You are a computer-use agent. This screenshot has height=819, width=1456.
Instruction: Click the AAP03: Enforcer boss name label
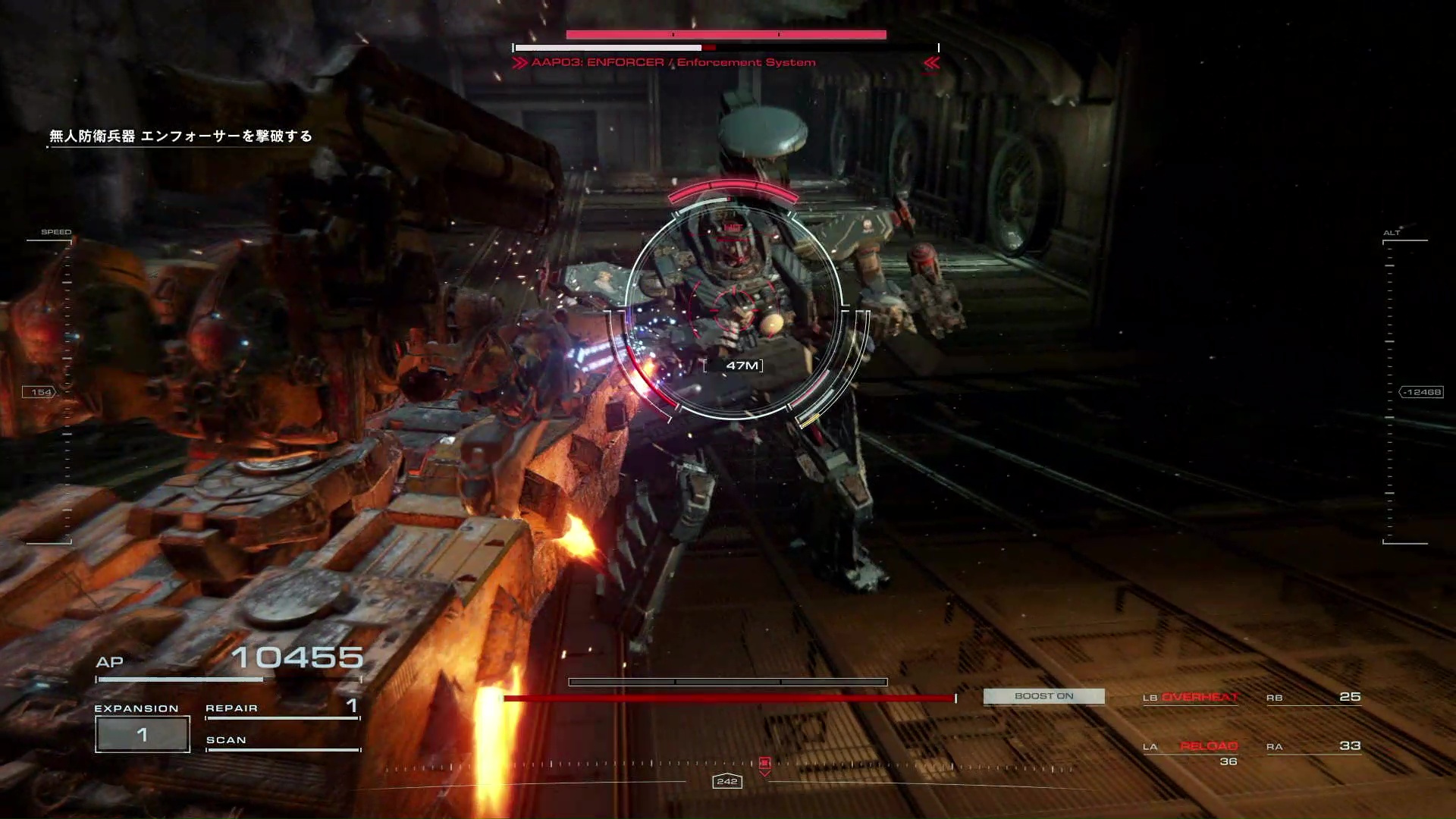pyautogui.click(x=673, y=63)
